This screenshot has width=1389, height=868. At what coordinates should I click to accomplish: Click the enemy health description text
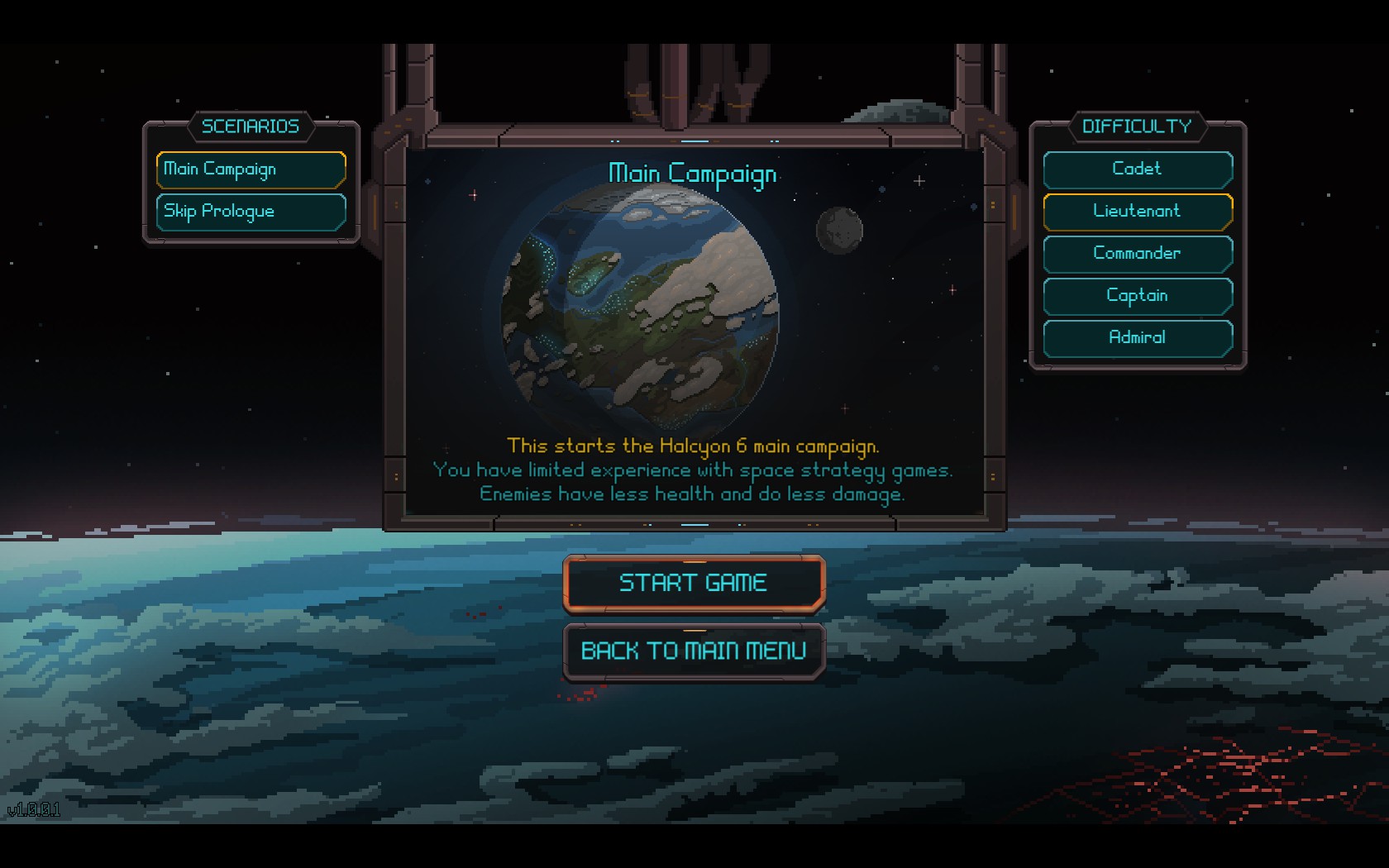coord(693,494)
